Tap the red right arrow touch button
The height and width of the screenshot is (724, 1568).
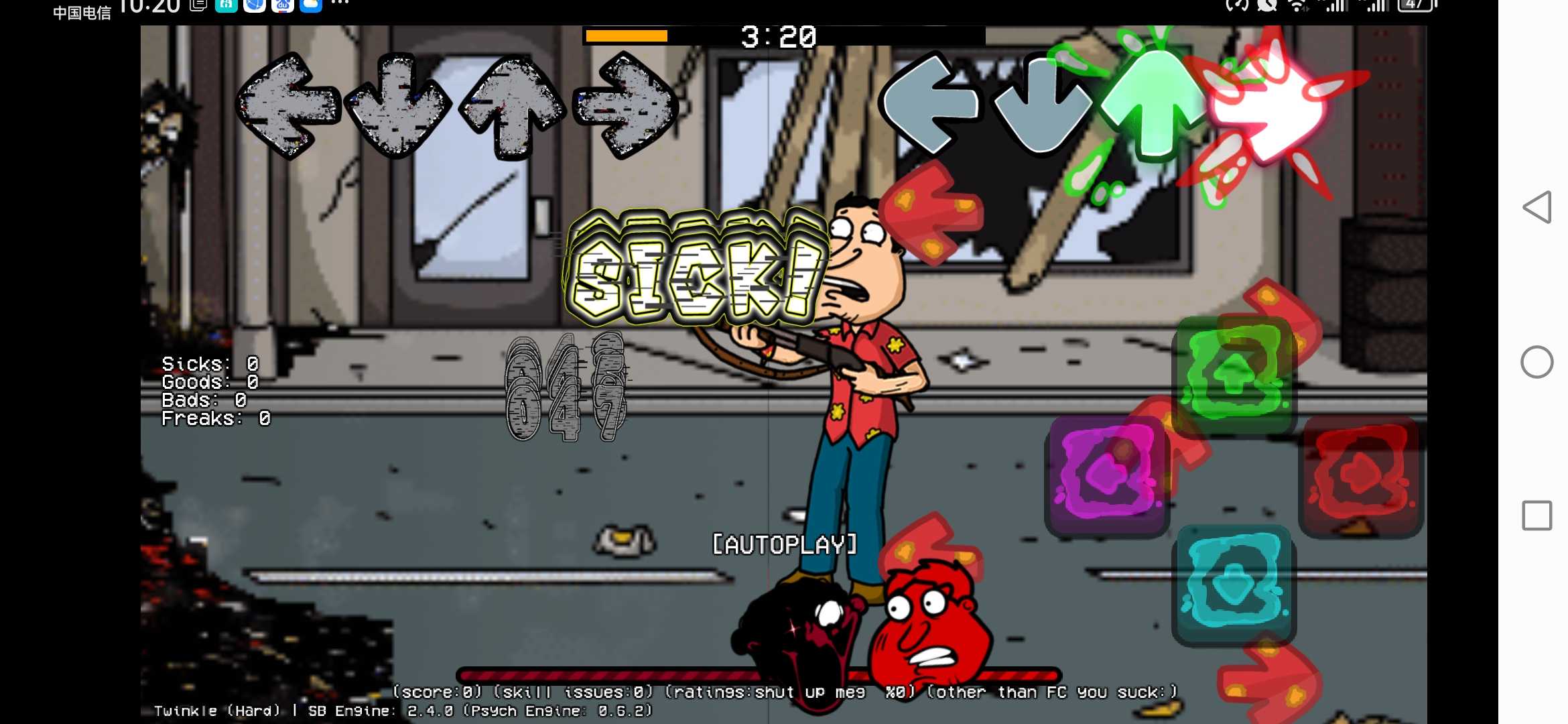coord(1360,475)
